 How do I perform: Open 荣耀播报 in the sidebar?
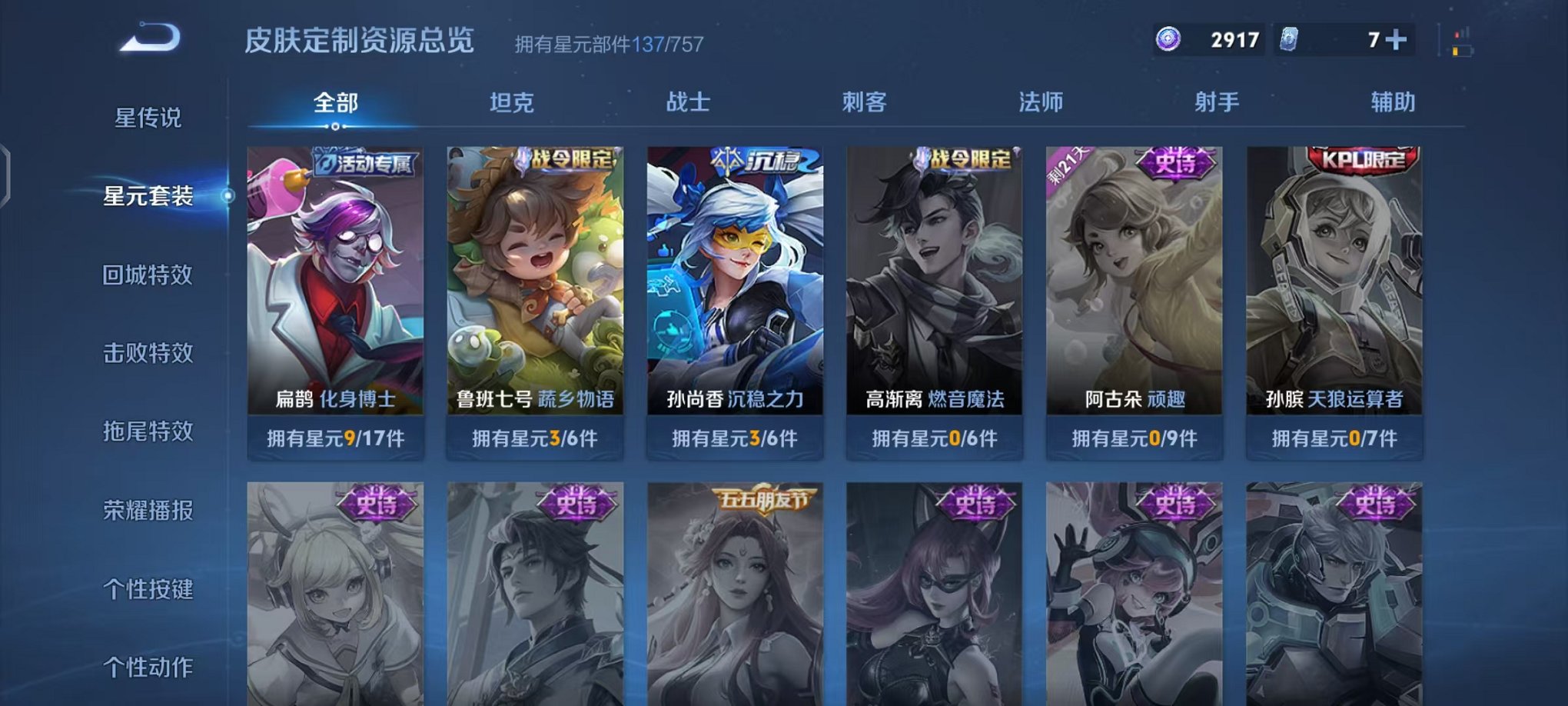[148, 509]
